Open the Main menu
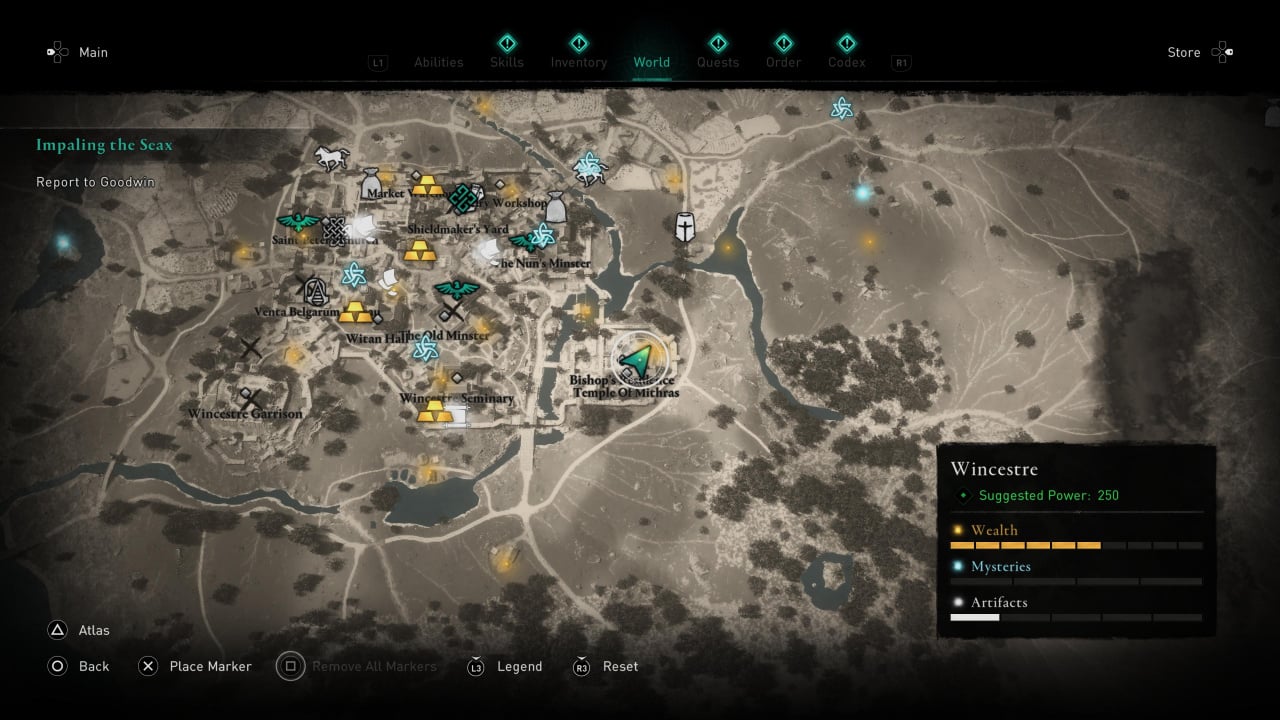 78,52
